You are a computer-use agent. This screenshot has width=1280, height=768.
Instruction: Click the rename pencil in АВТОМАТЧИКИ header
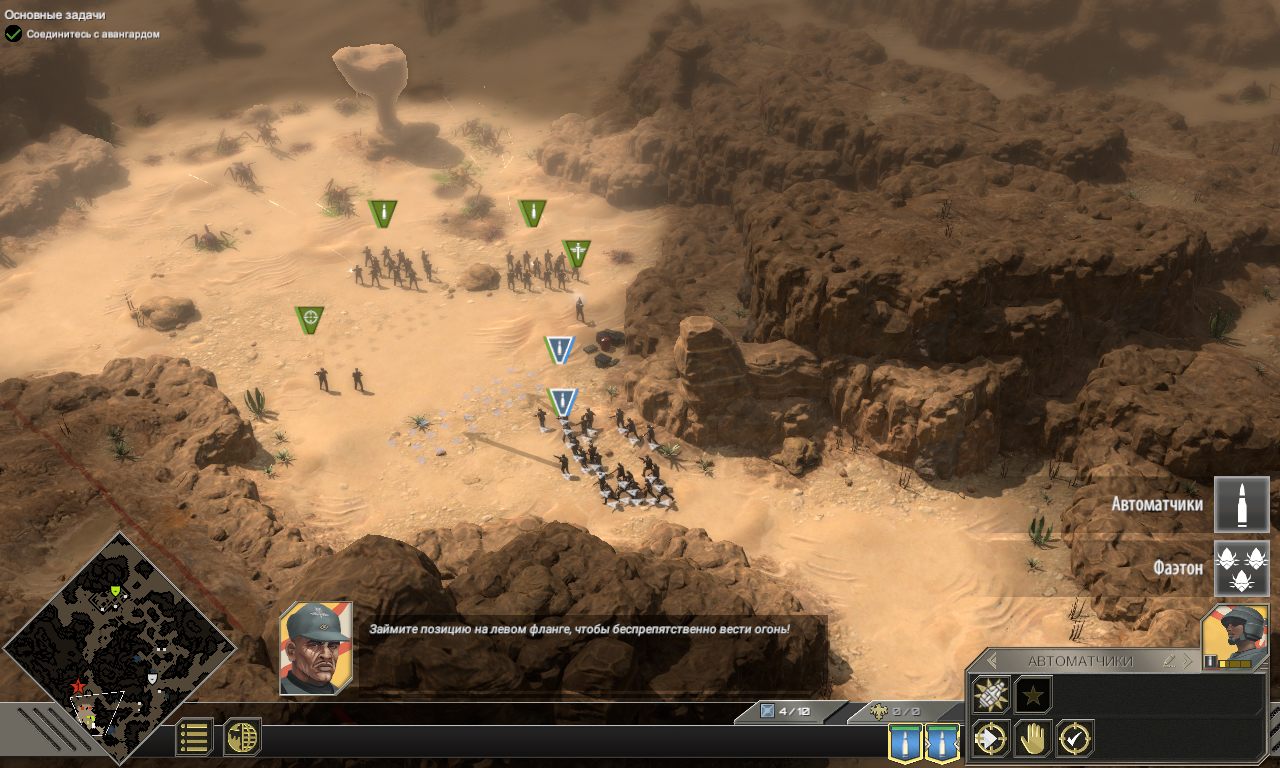(x=1170, y=661)
